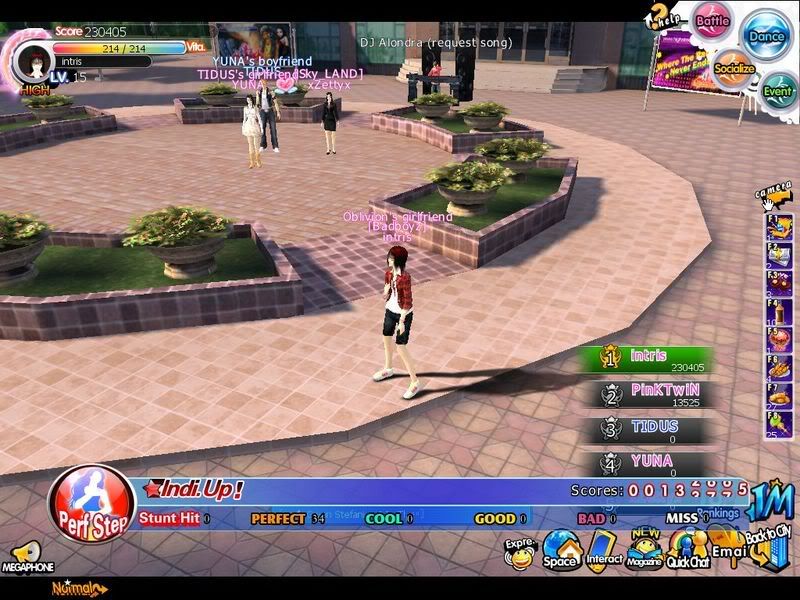800x600 pixels.
Task: Check the Email mailbox
Action: [x=727, y=548]
